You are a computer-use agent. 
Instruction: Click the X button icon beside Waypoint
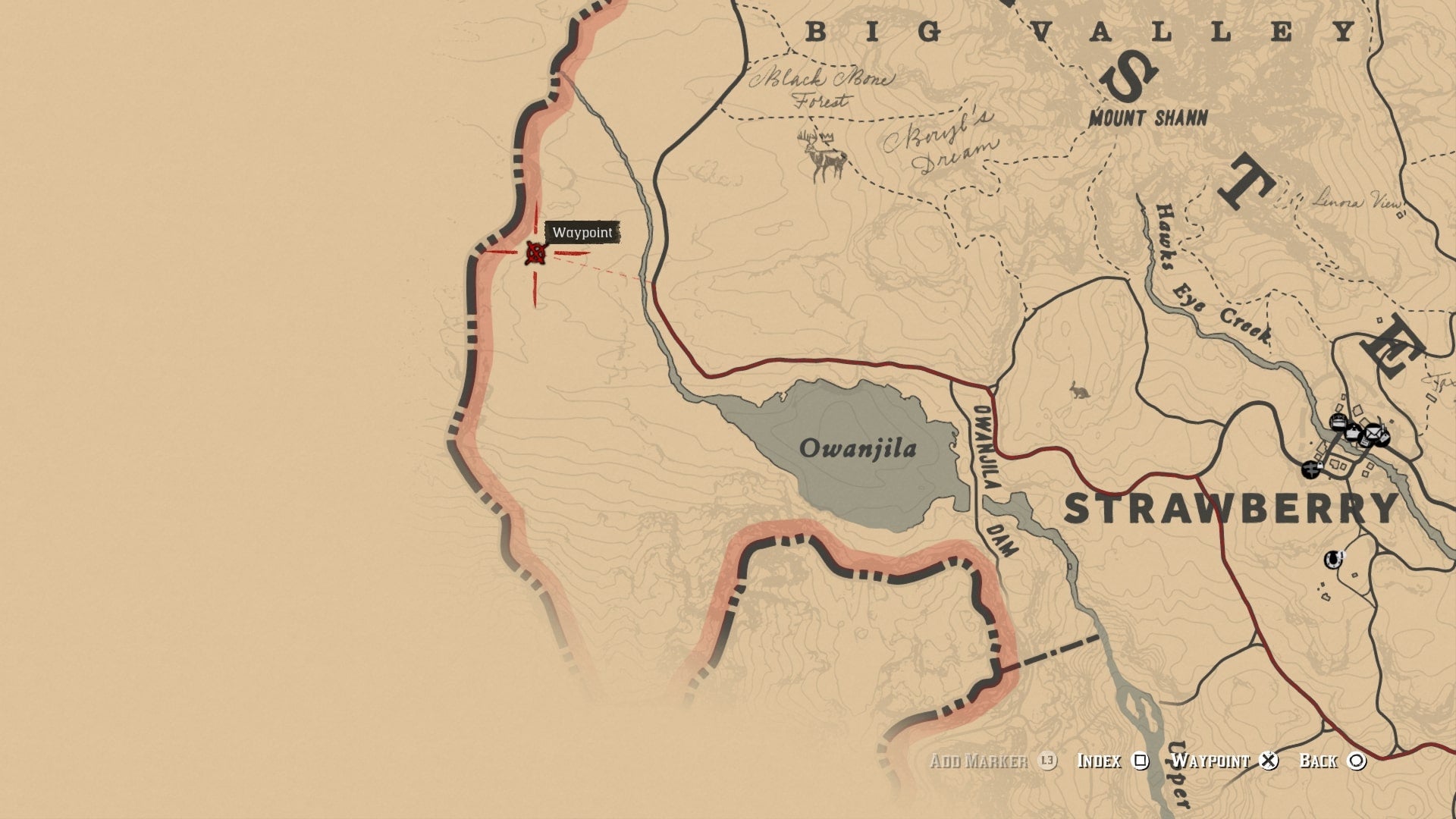[1269, 761]
